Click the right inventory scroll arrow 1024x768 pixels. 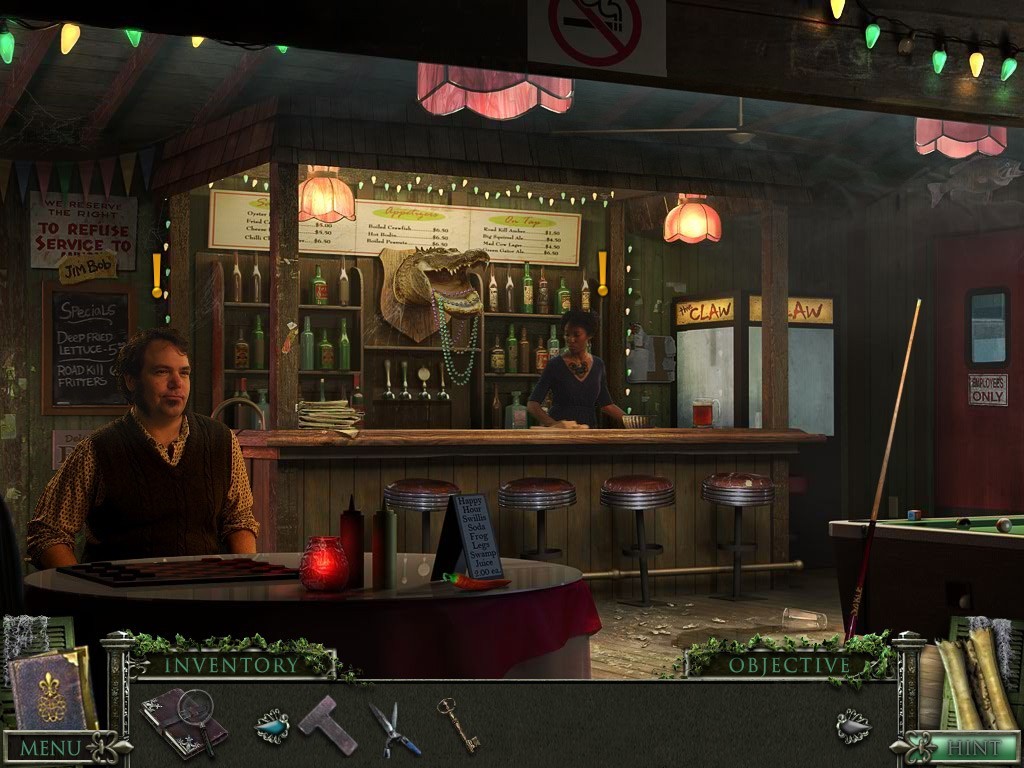[x=853, y=725]
